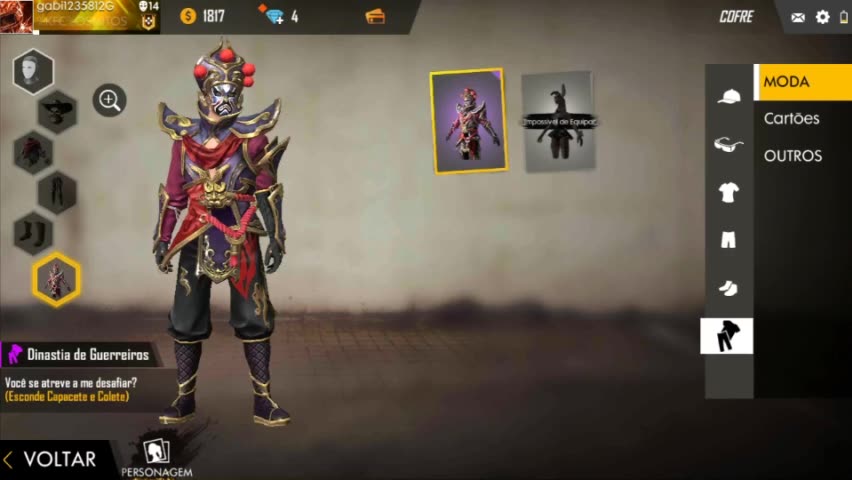
Task: Open the player profile avatar
Action: coord(16,16)
